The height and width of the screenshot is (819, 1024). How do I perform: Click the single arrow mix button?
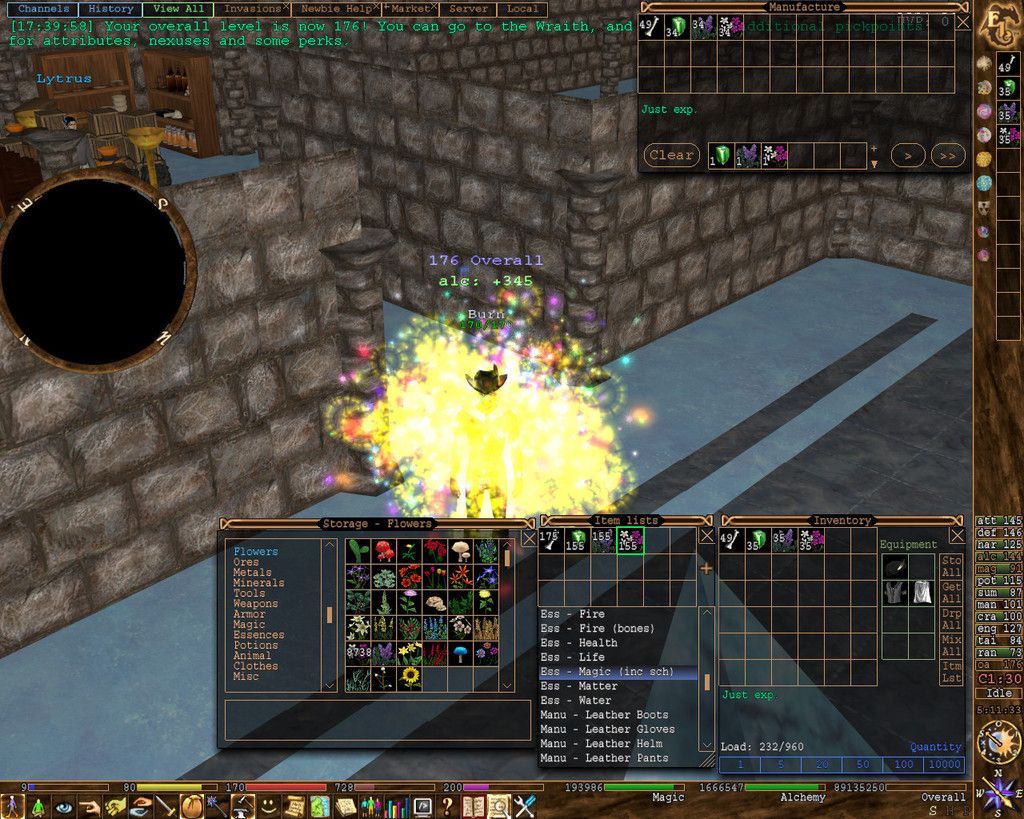pos(907,155)
